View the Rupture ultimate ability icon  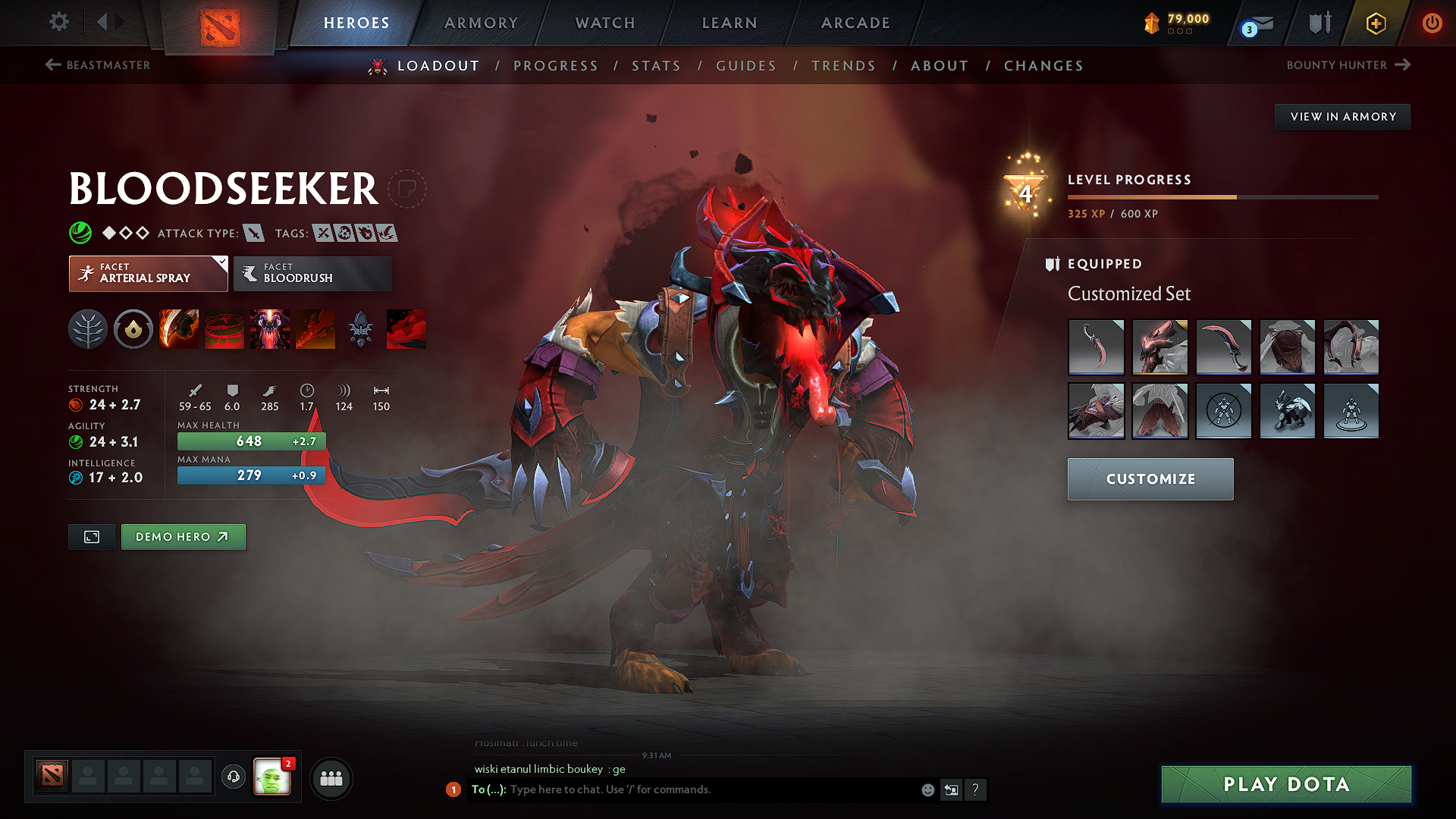[x=315, y=329]
